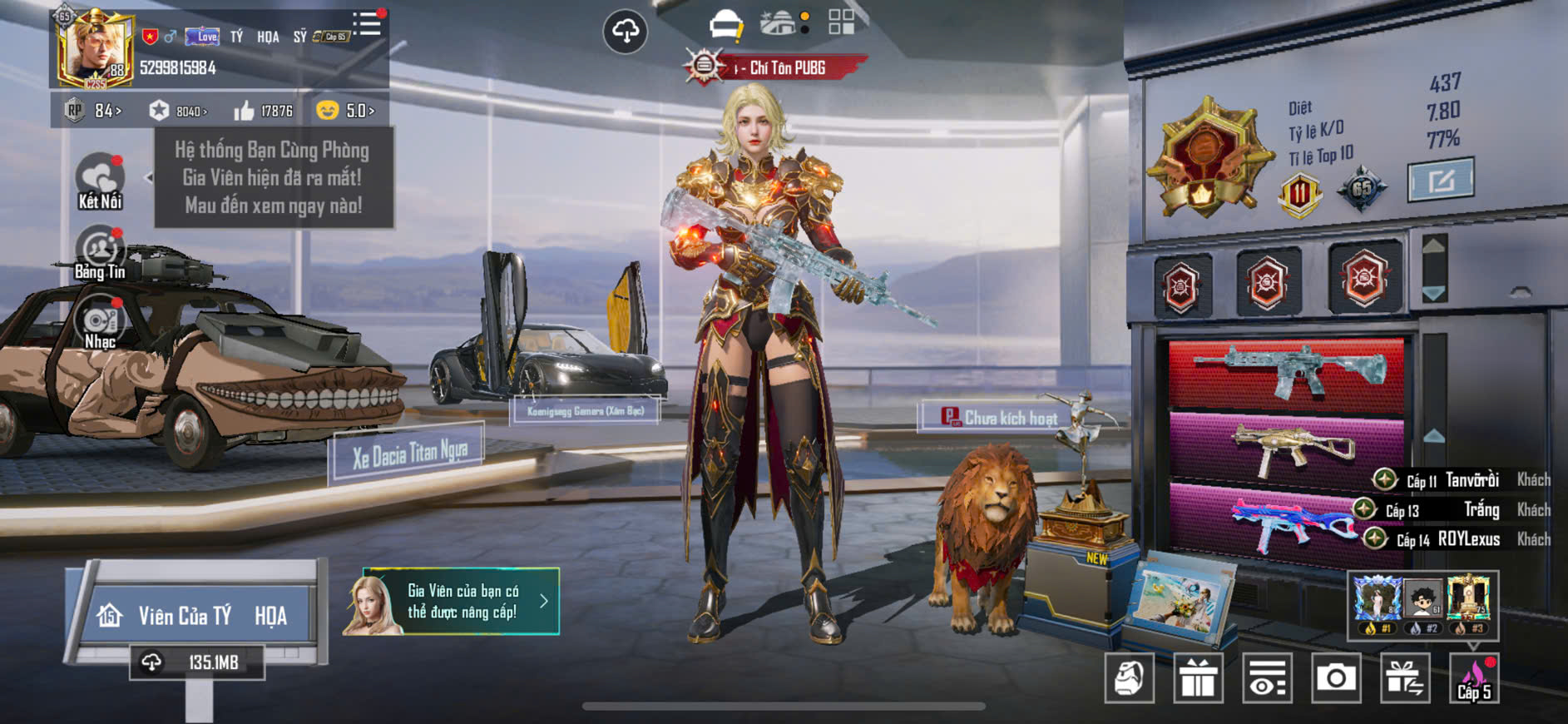This screenshot has height=724, width=1568.
Task: Open the Bảng Tin news feed
Action: click(x=100, y=254)
